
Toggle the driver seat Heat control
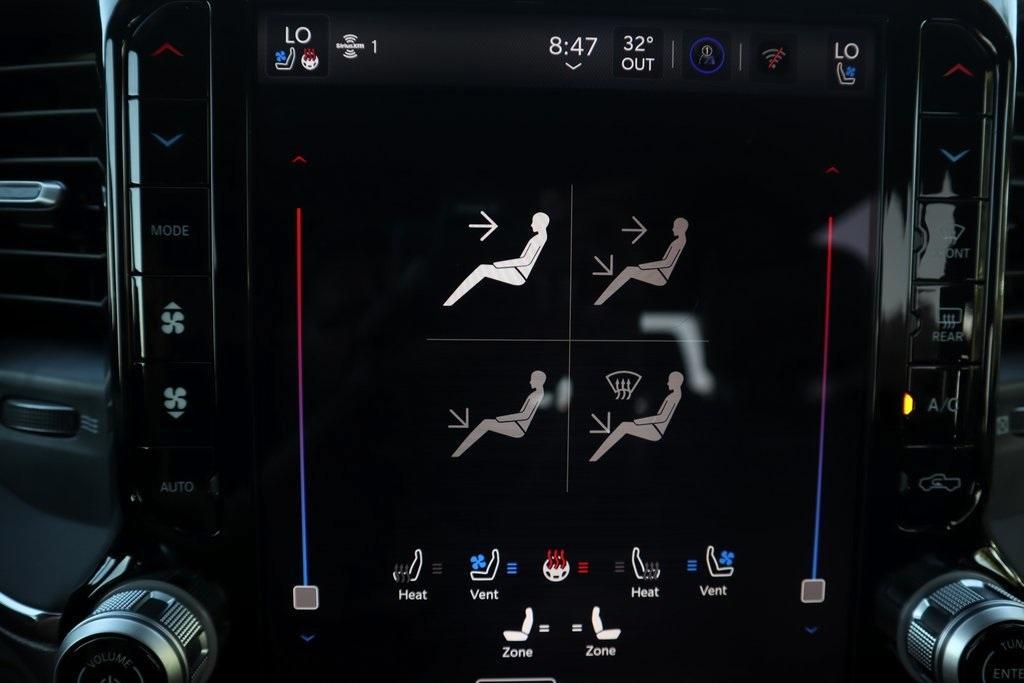pyautogui.click(x=409, y=574)
